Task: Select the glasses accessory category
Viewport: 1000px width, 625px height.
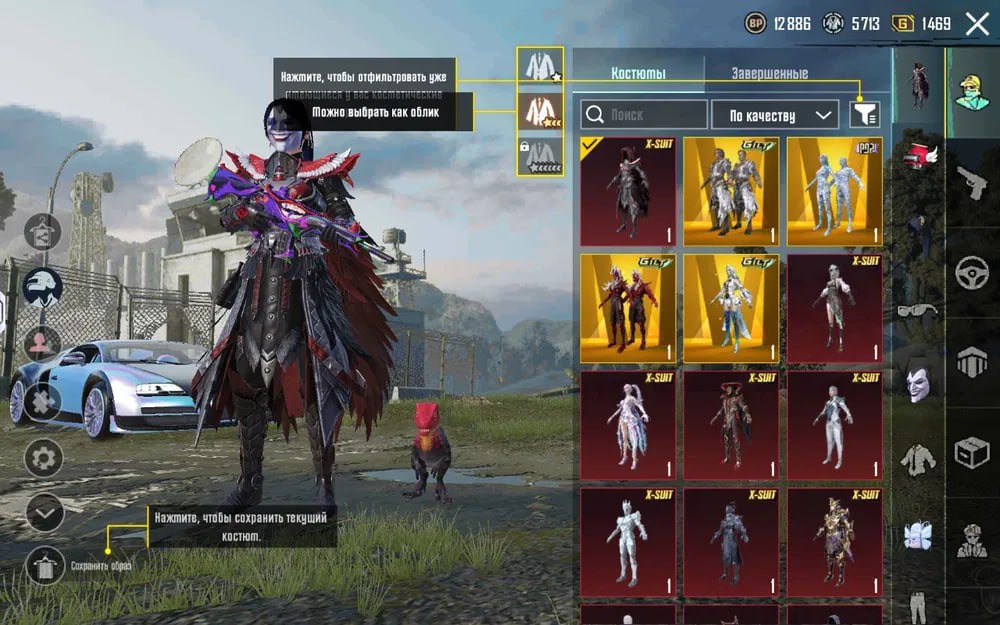Action: (918, 311)
